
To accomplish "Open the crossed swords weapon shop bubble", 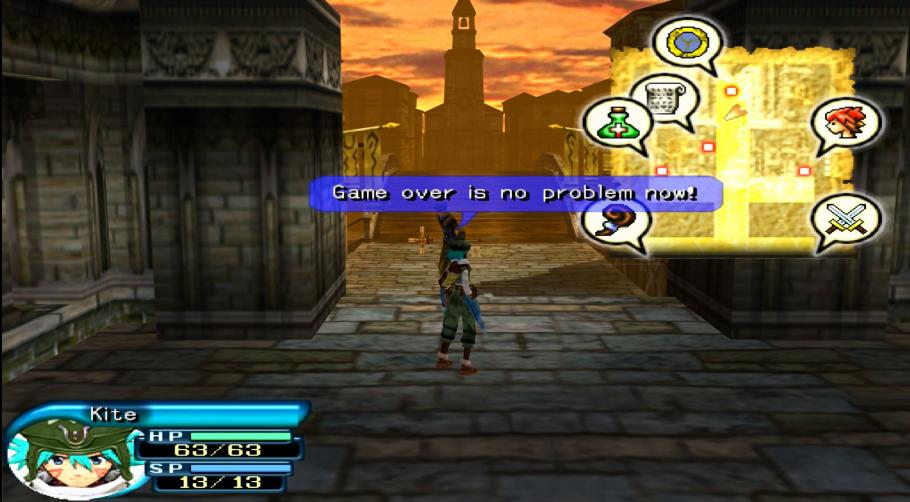I will coord(845,219).
